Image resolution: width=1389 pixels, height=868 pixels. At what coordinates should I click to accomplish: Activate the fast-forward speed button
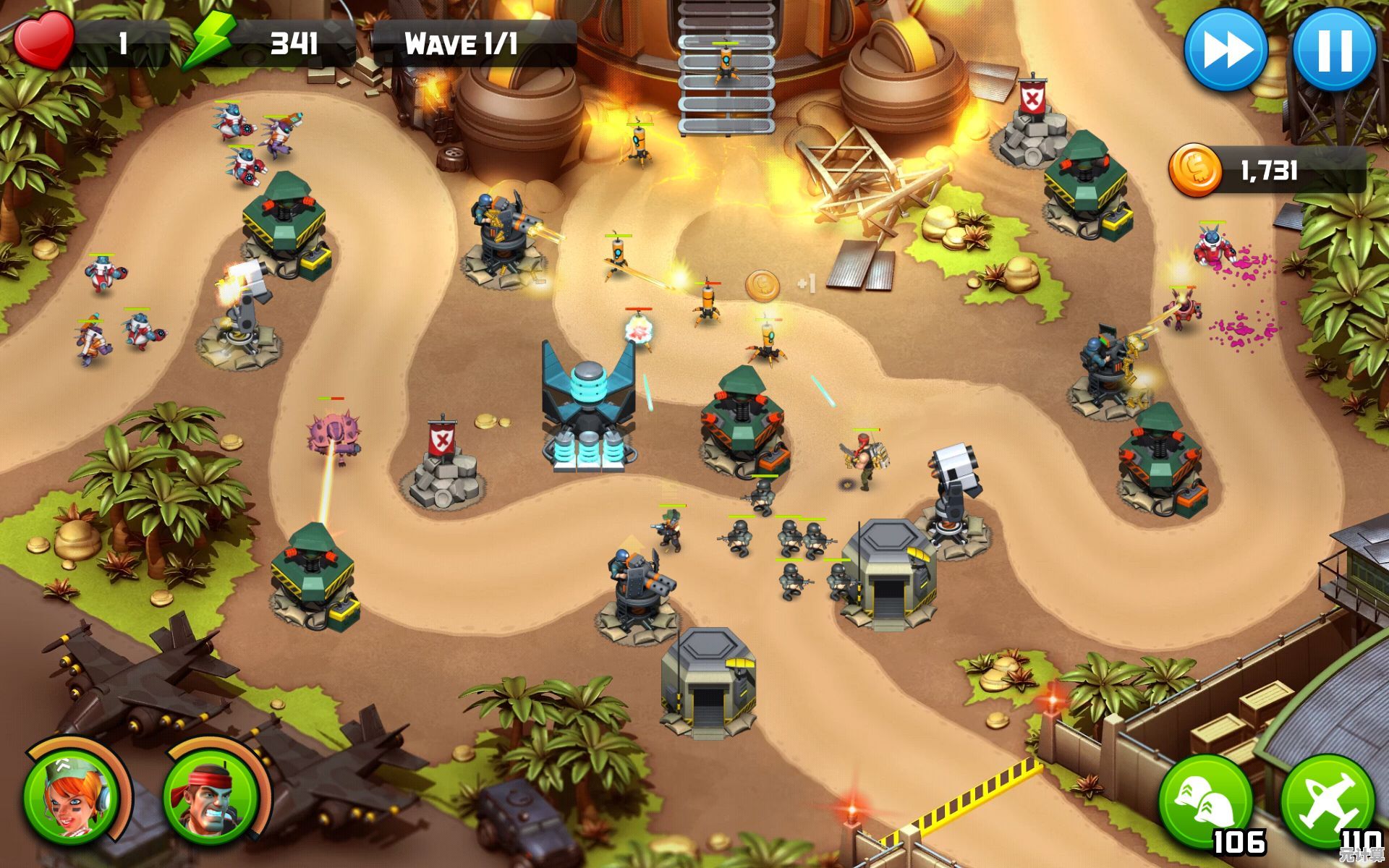coord(1226,50)
